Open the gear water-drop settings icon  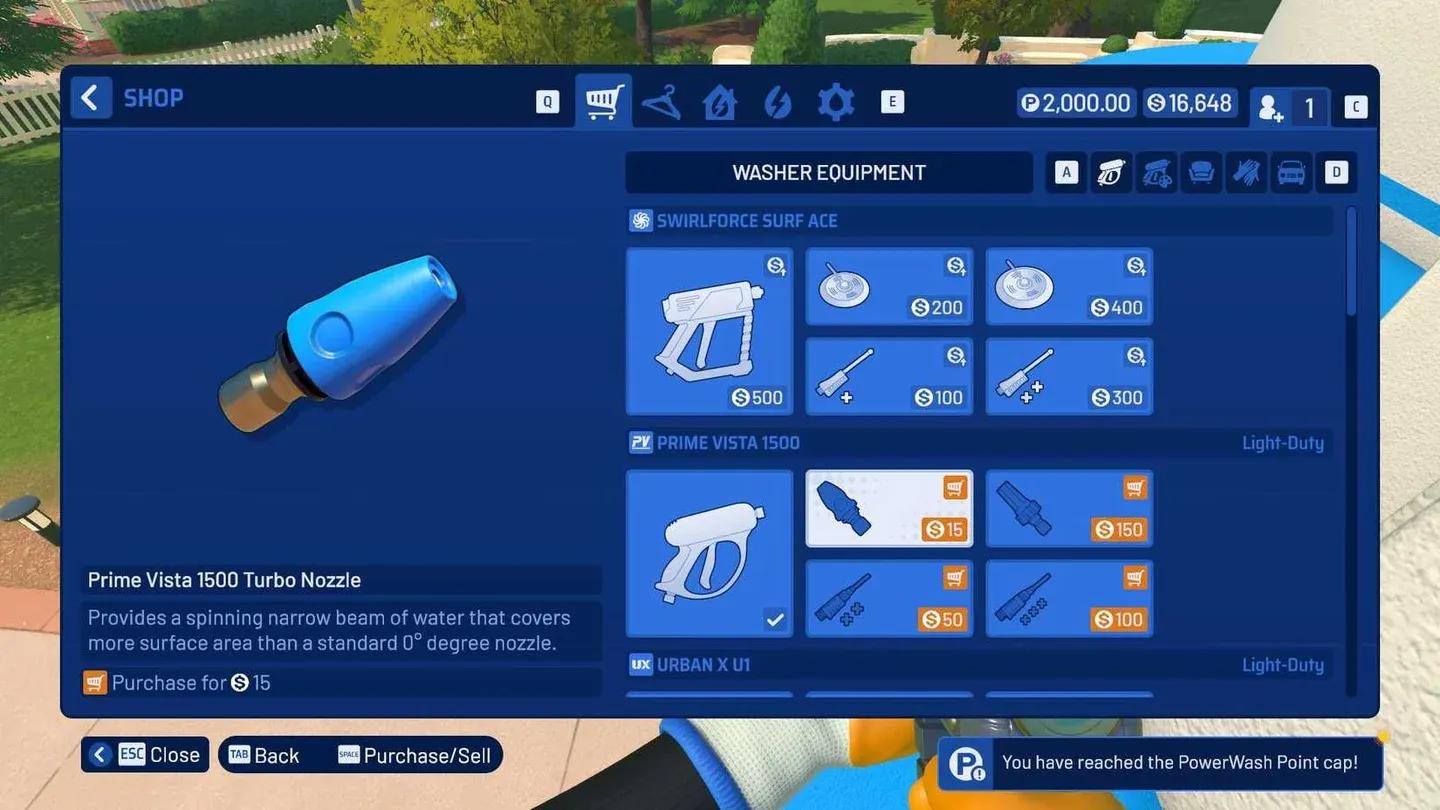(x=835, y=101)
